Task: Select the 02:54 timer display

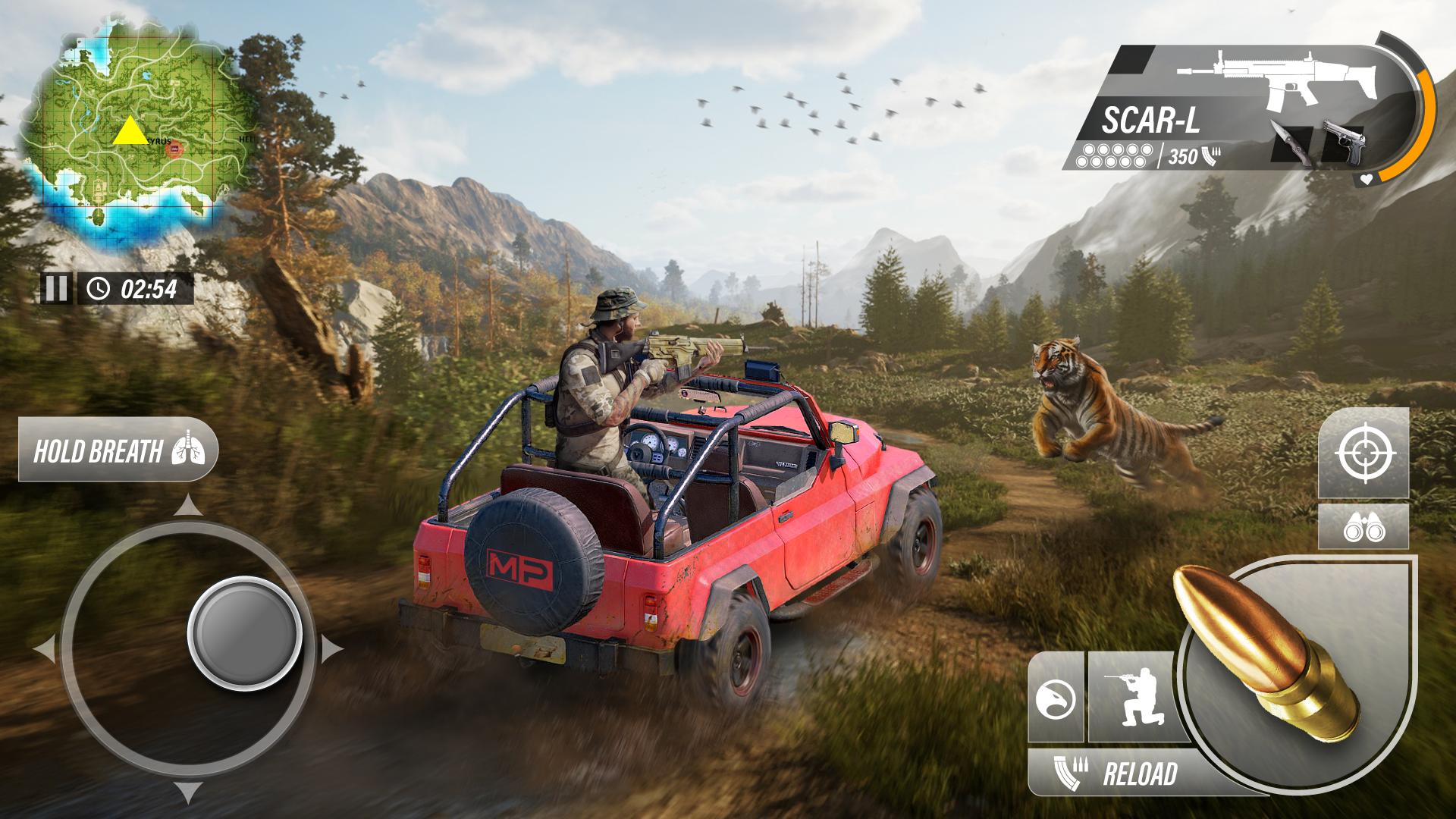Action: click(136, 288)
